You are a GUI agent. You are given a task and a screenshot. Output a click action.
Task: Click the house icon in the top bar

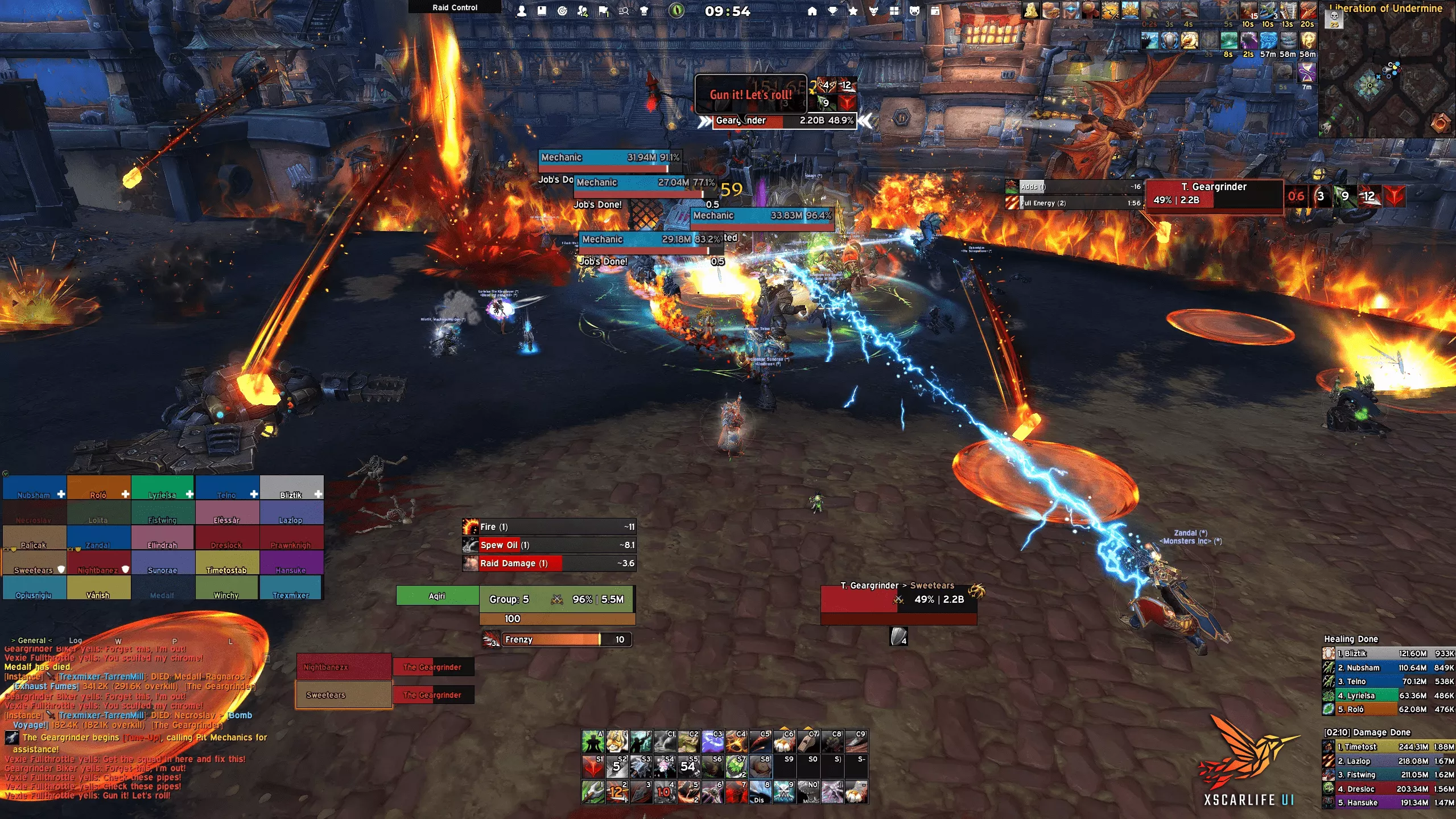tap(812, 11)
